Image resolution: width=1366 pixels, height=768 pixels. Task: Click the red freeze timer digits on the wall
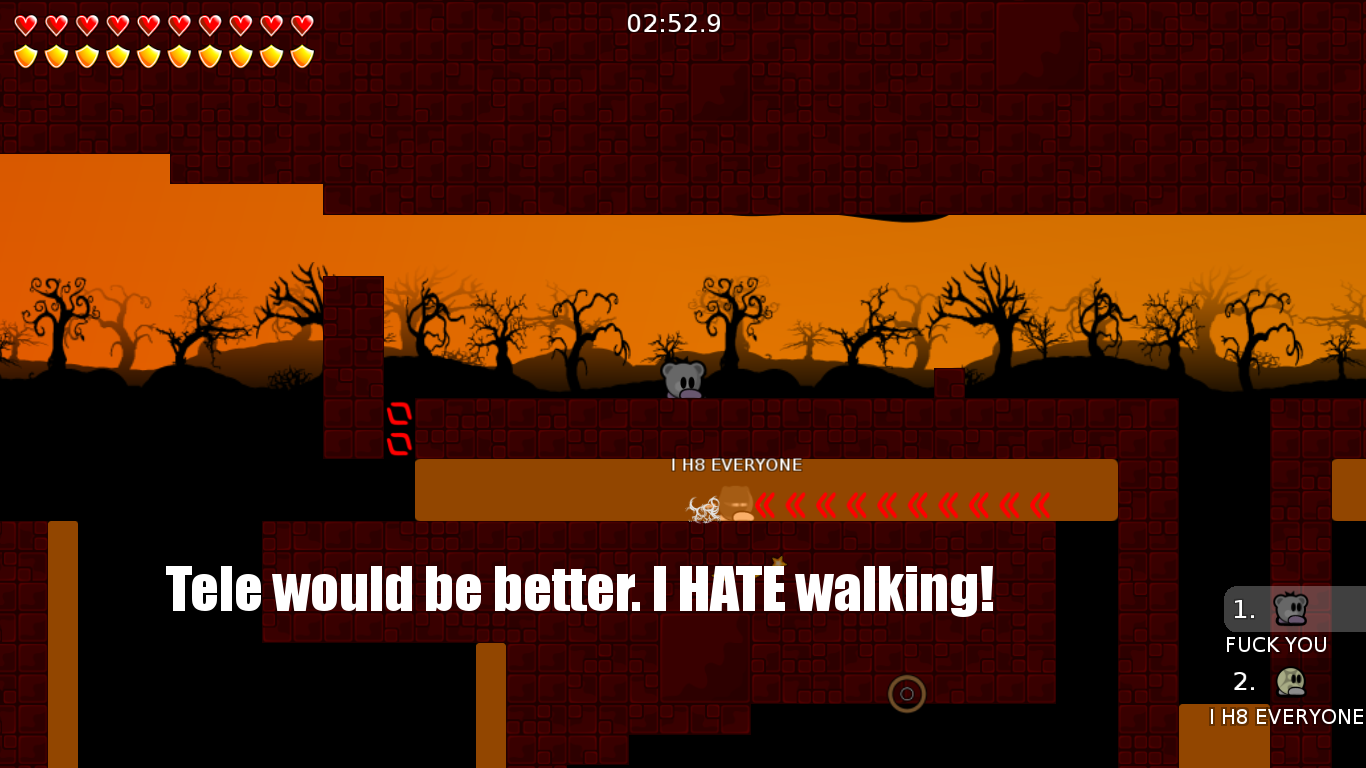(400, 427)
